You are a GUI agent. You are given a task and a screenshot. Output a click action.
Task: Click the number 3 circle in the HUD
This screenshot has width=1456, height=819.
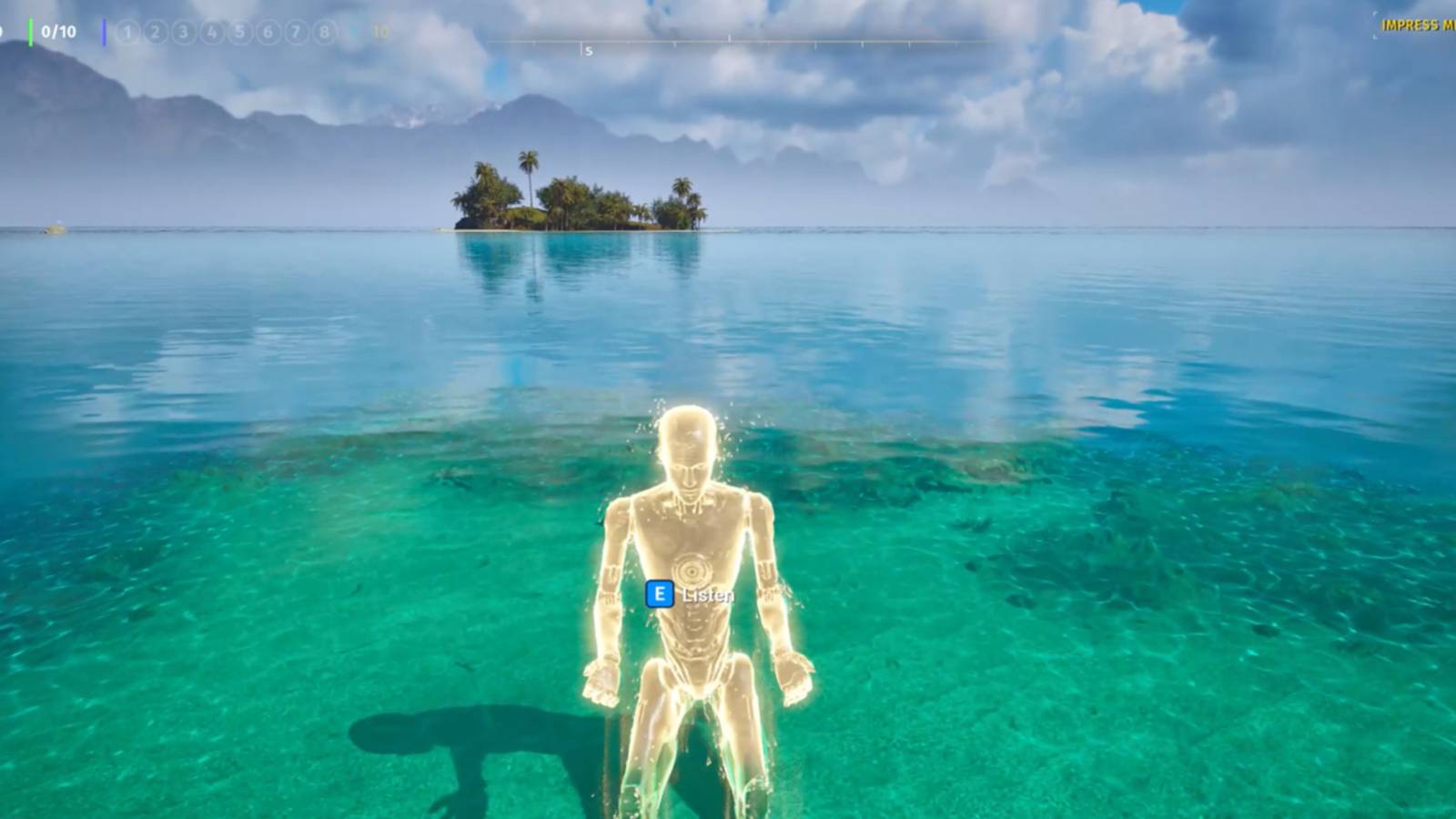183,31
